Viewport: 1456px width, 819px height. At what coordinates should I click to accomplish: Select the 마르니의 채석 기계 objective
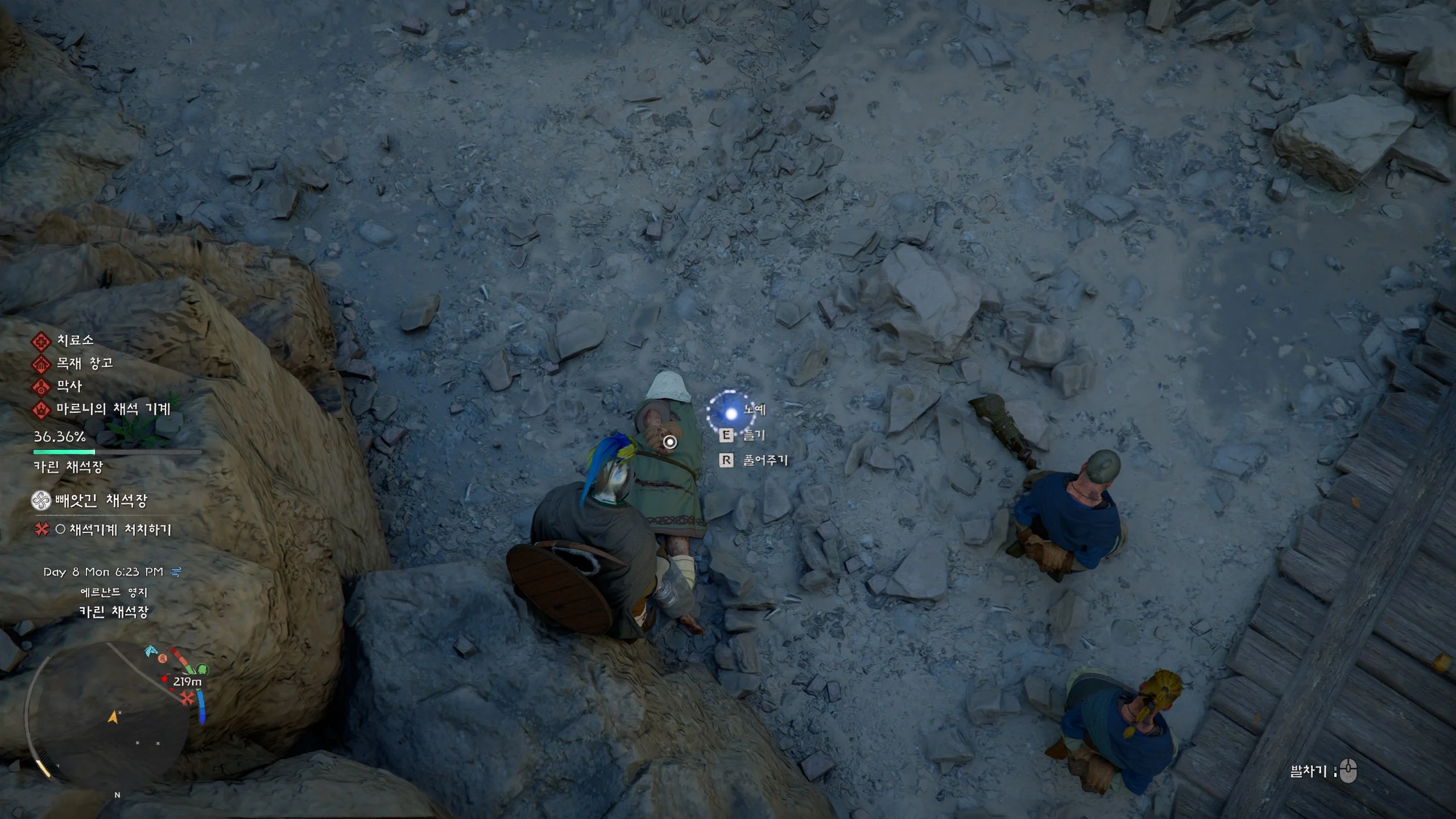point(113,409)
